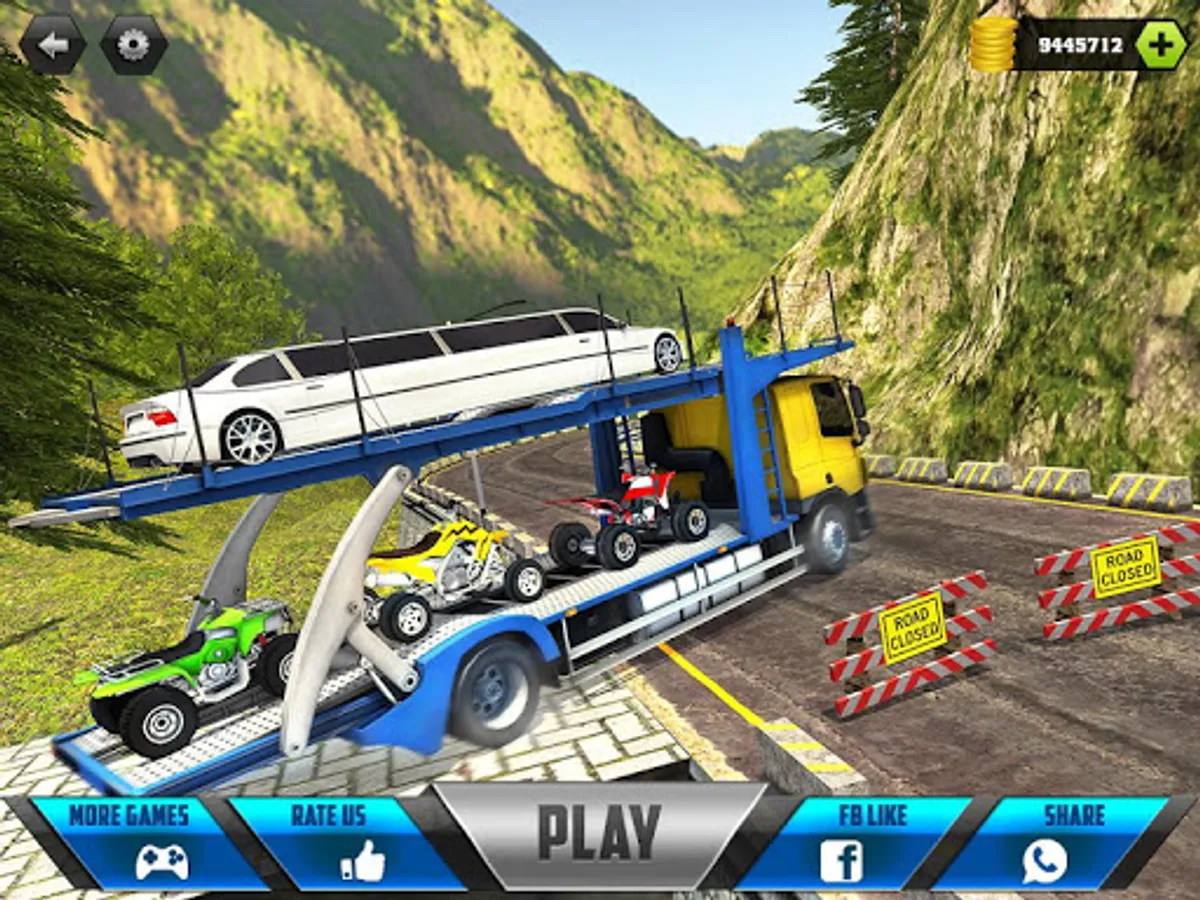The height and width of the screenshot is (900, 1200).
Task: Start the game with the PLAY button
Action: [599, 833]
